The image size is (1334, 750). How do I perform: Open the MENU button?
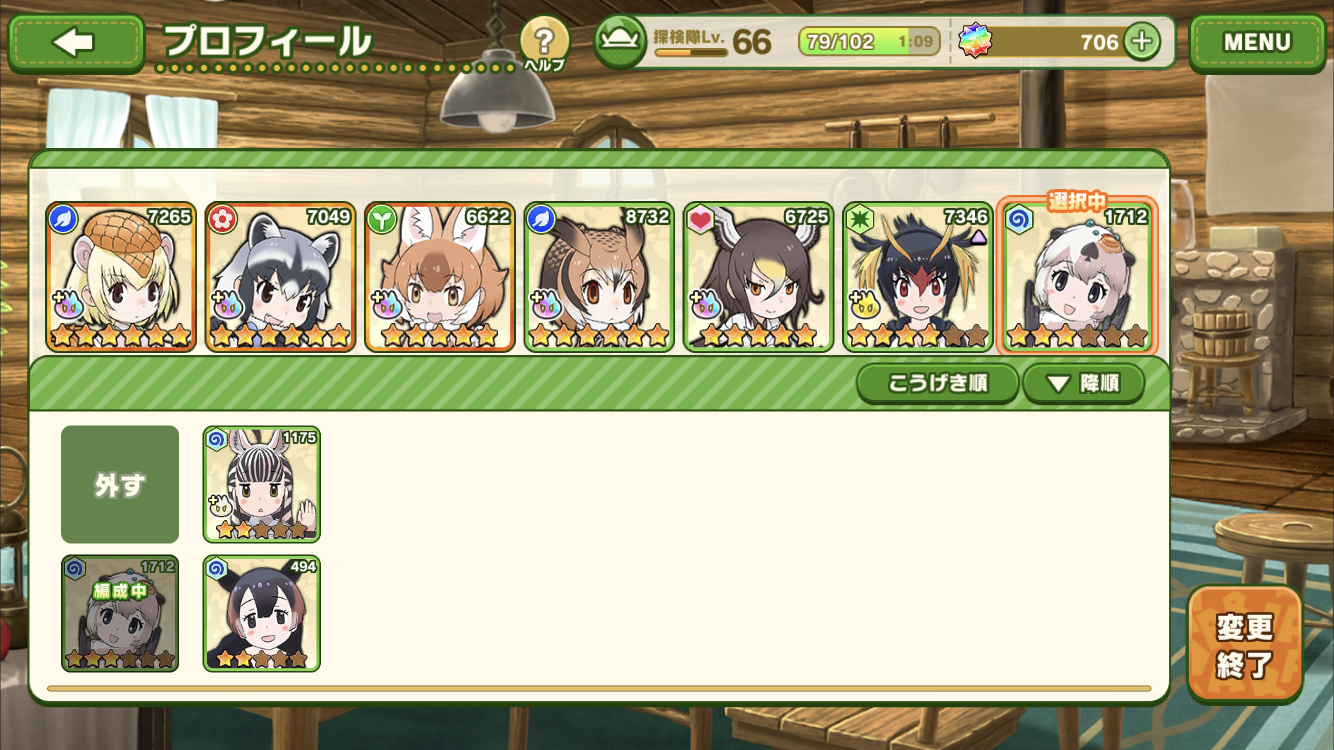[1257, 43]
